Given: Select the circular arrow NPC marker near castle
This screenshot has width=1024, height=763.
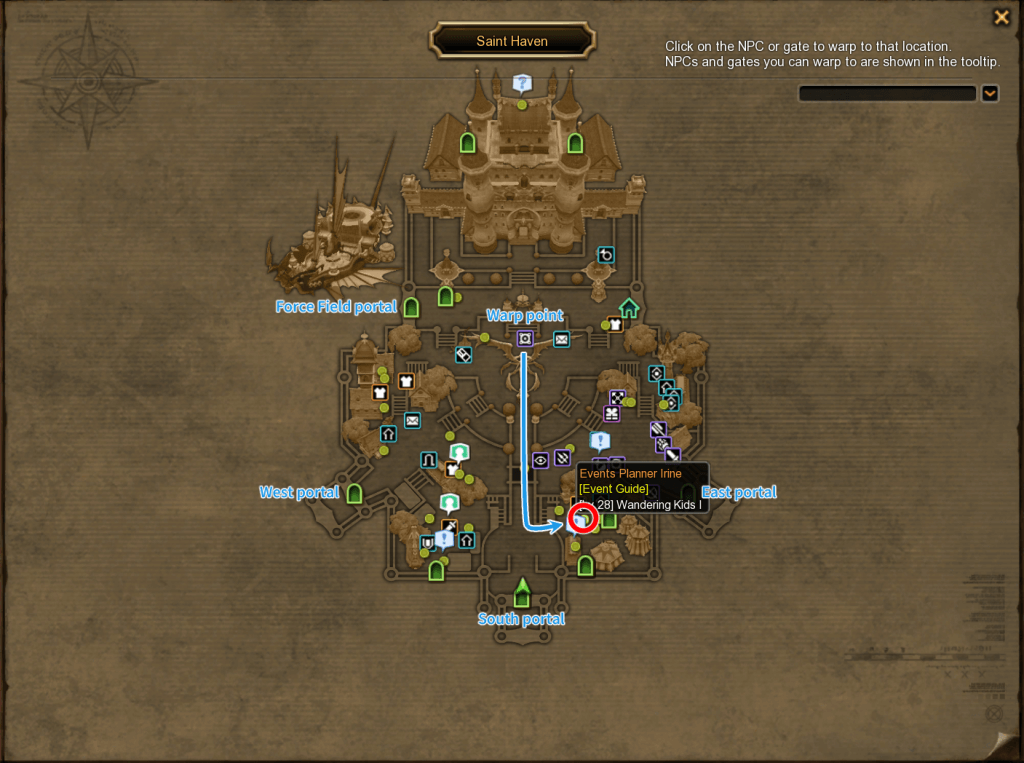Looking at the screenshot, I should 606,255.
